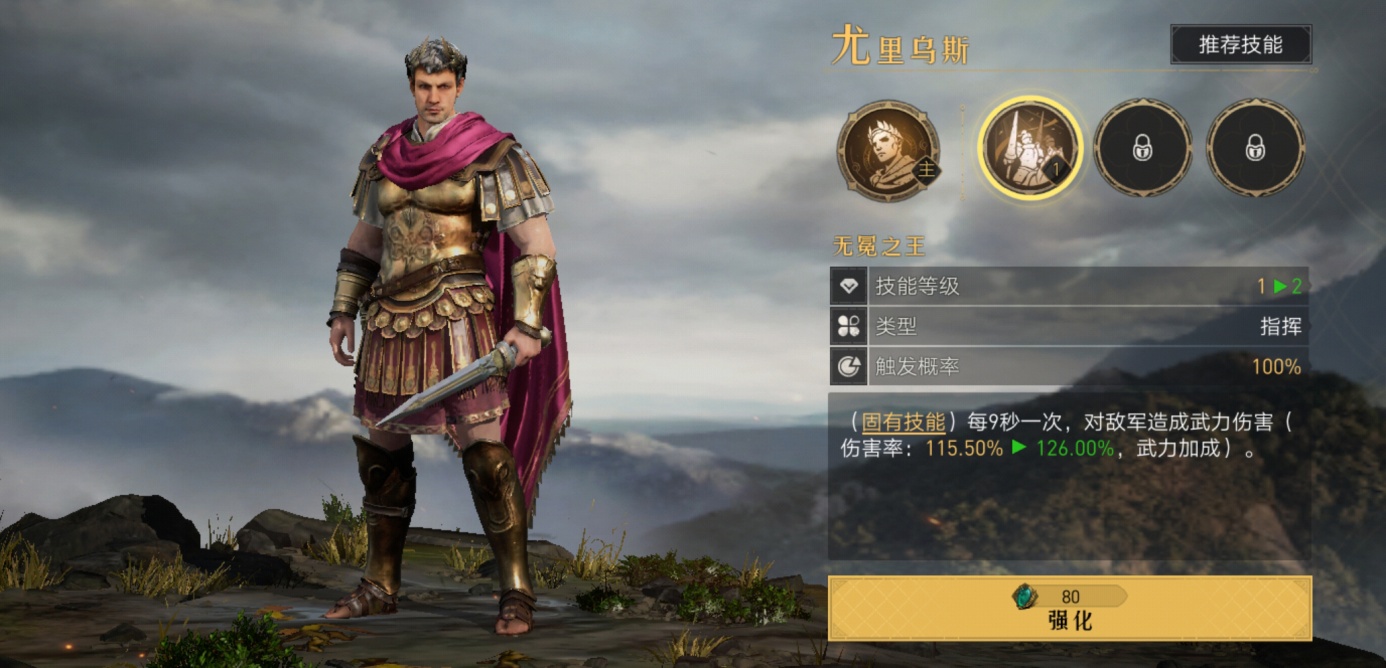Upgrade the skill with the 强化 button
1386x668 pixels.
[1069, 608]
